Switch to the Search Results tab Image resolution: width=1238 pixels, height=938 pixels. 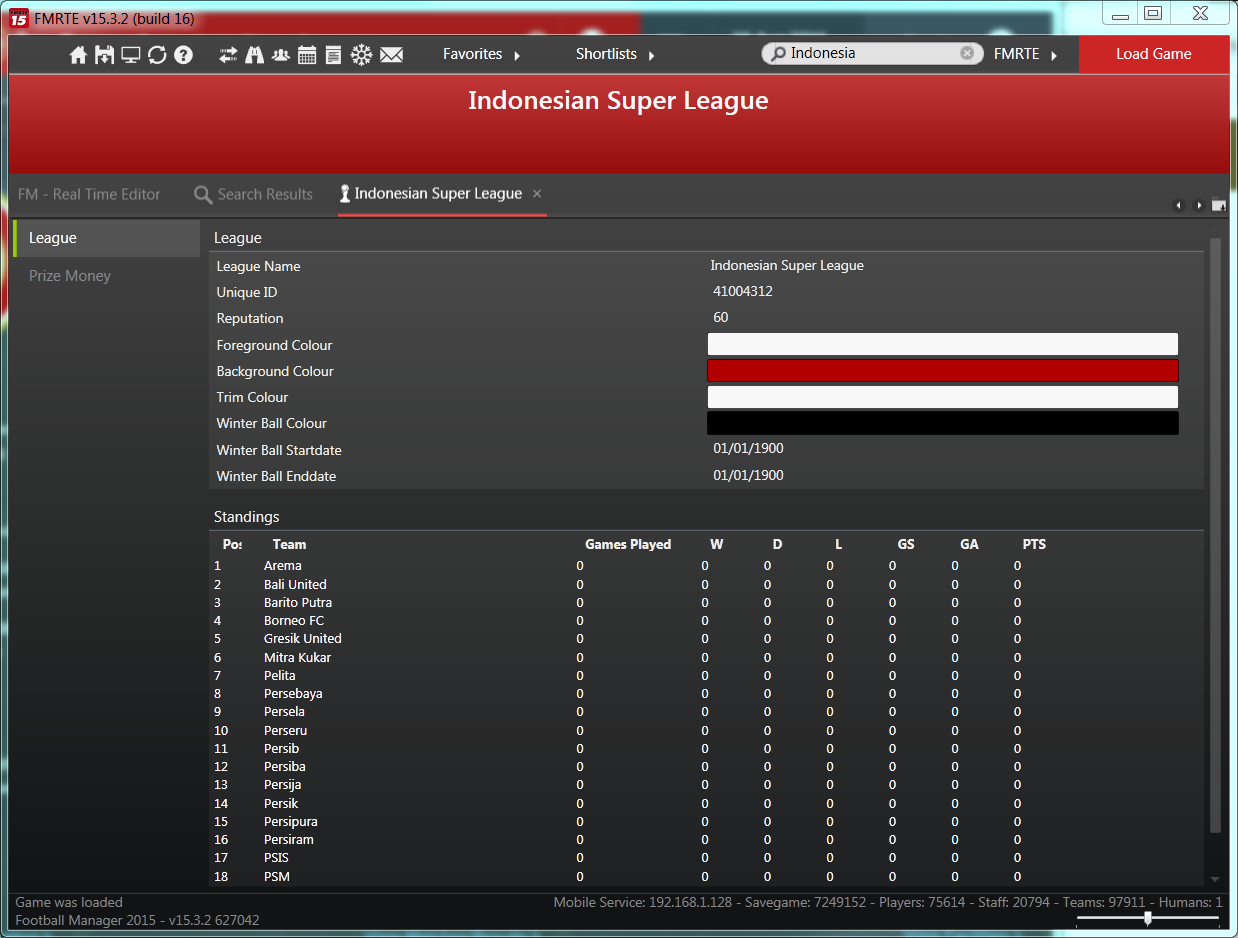click(254, 194)
